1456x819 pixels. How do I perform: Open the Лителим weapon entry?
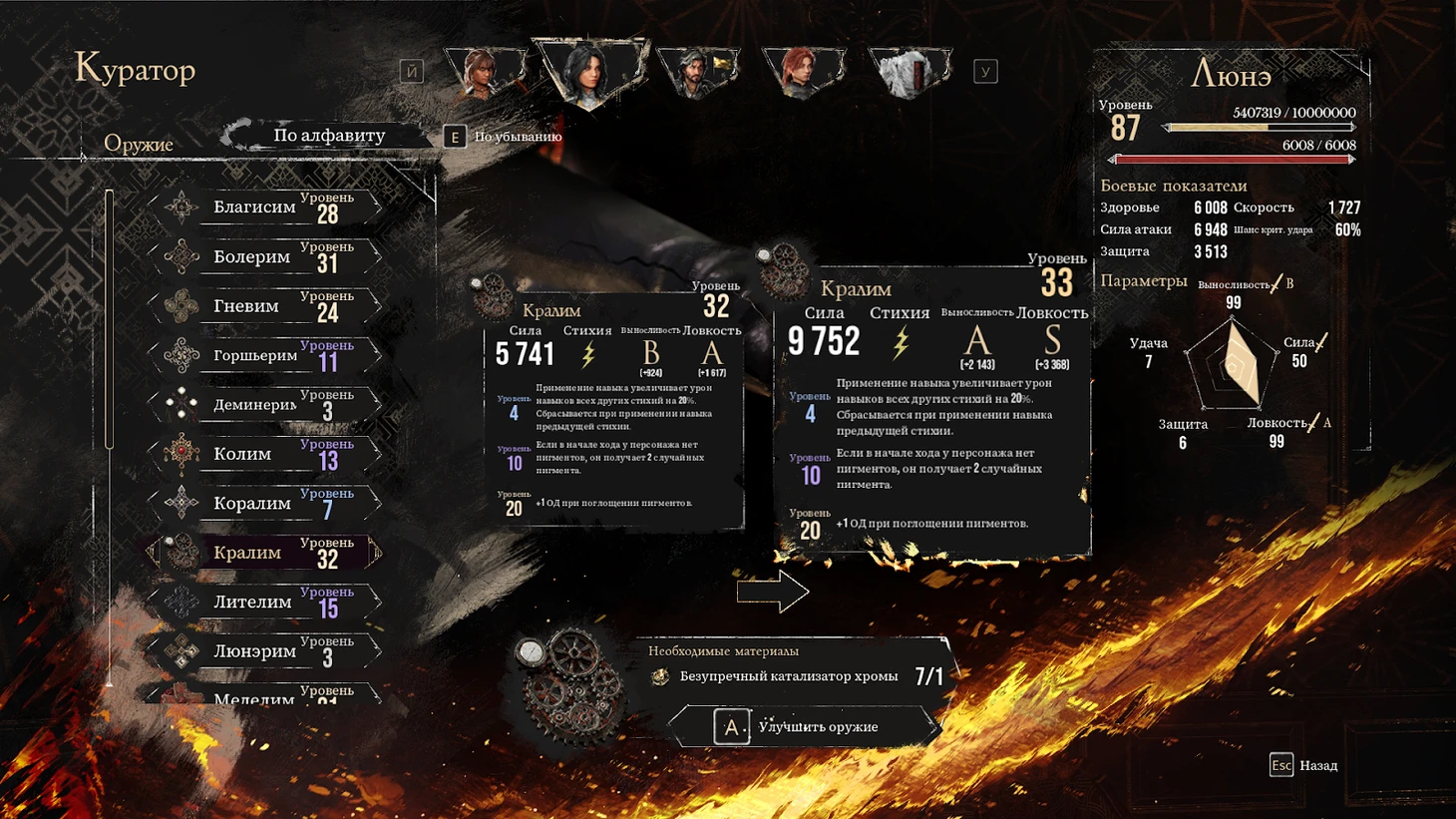click(264, 603)
